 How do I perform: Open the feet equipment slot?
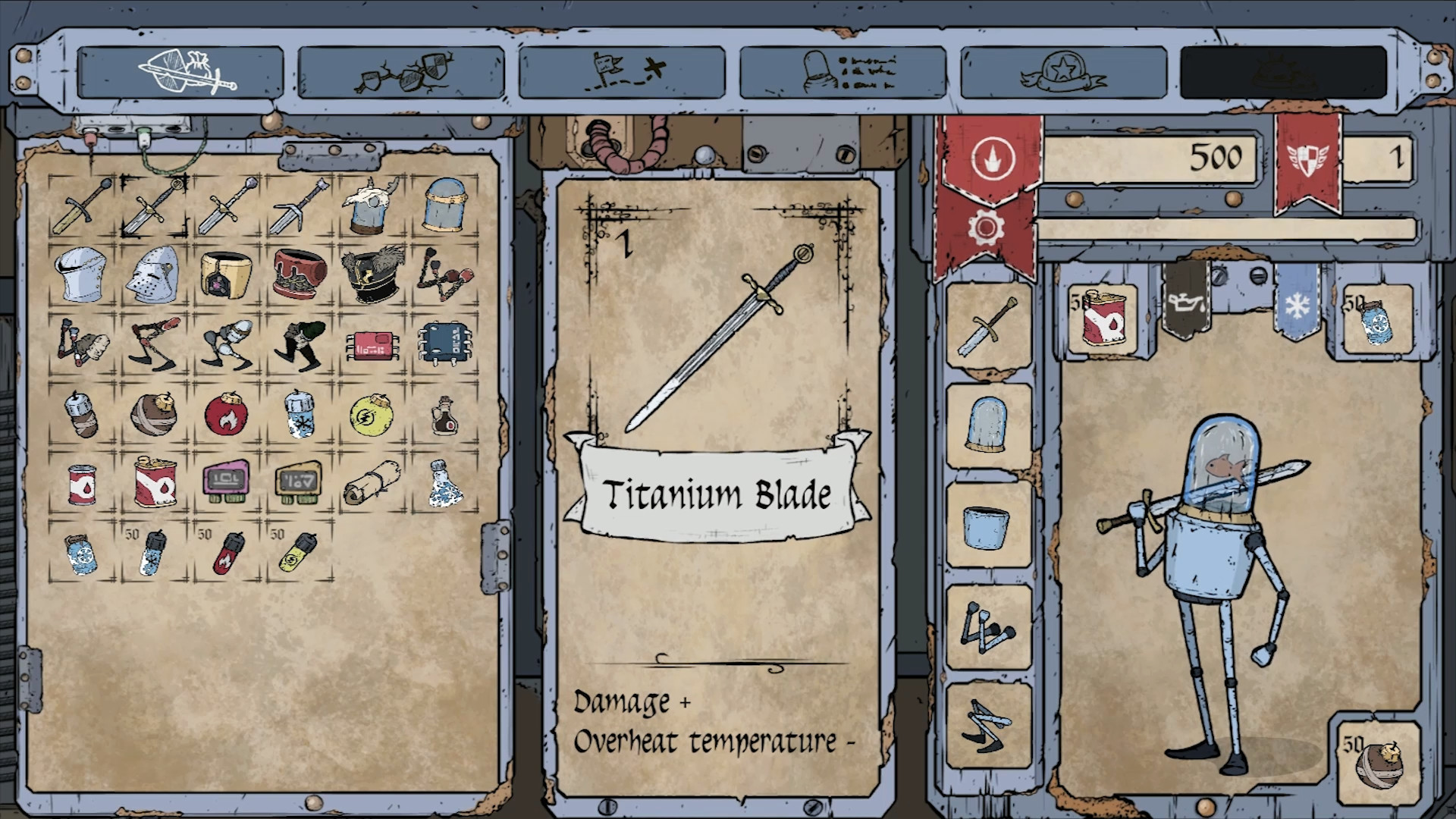tap(988, 717)
